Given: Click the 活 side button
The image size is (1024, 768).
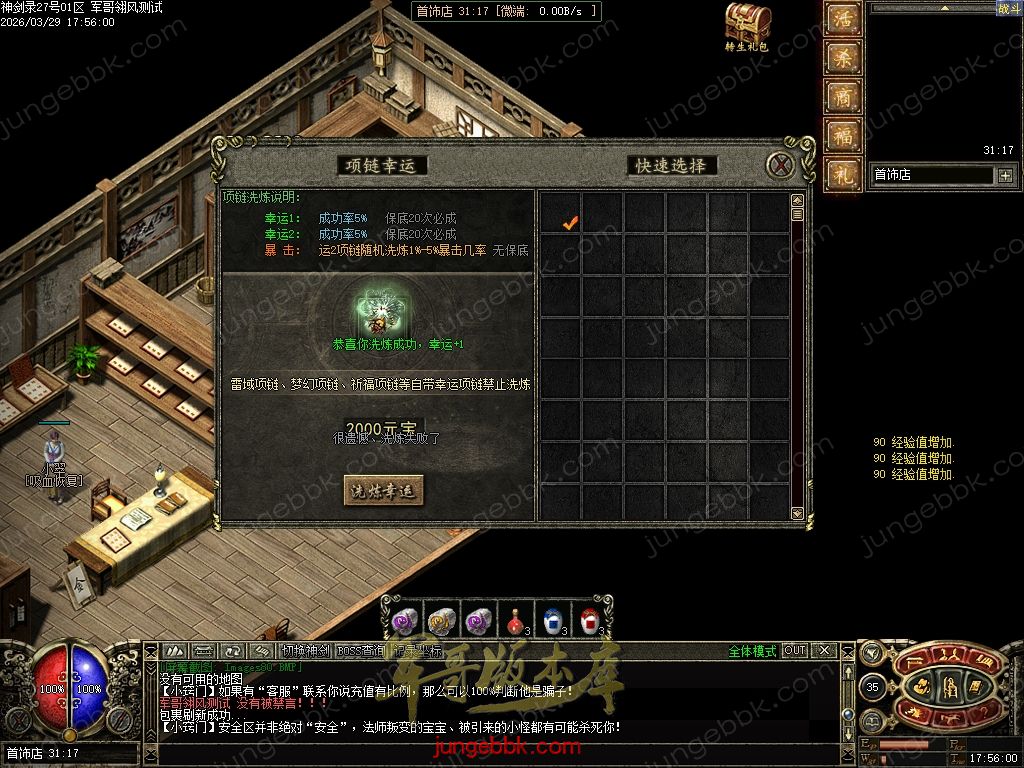Looking at the screenshot, I should tap(843, 20).
